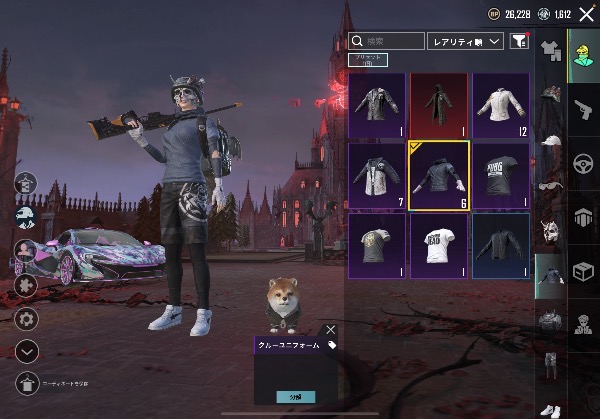Select the white jacket with count 12
Image resolution: width=600 pixels, height=419 pixels.
(500, 105)
